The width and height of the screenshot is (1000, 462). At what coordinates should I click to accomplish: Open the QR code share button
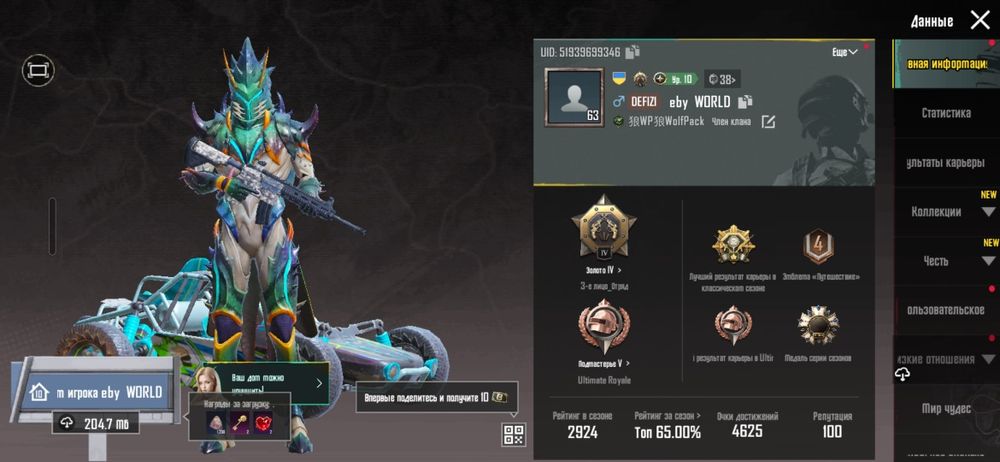(514, 434)
